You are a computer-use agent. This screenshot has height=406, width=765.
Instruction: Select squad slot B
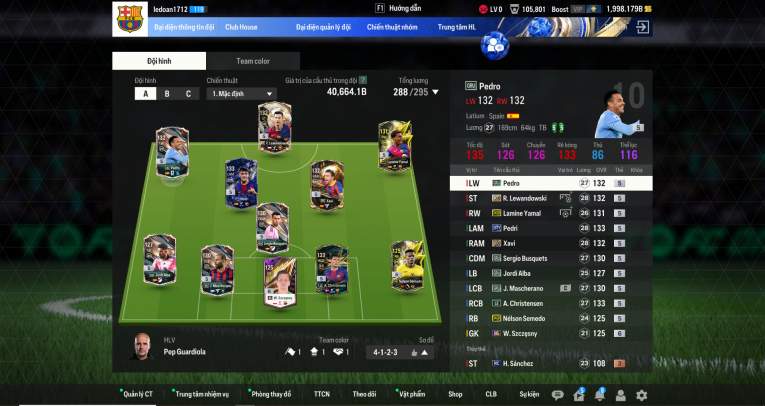click(166, 94)
